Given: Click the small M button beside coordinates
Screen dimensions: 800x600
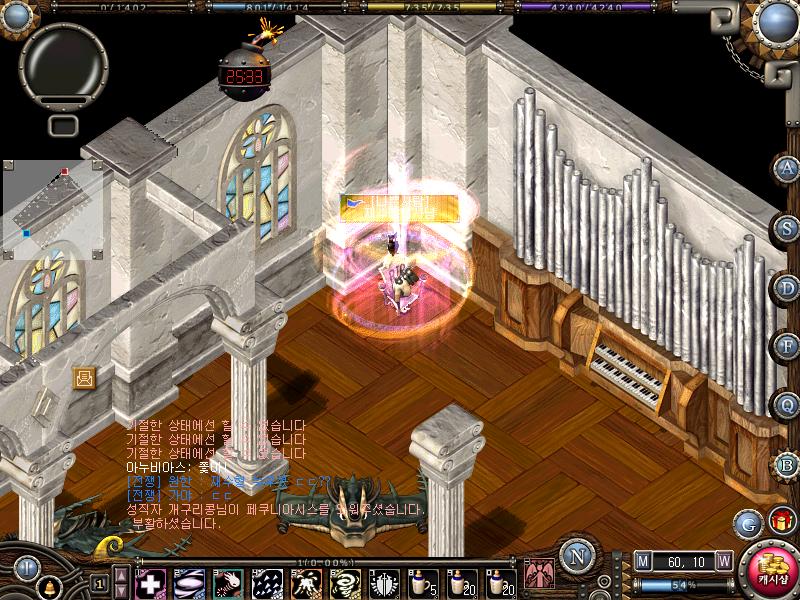Looking at the screenshot, I should pos(642,559).
